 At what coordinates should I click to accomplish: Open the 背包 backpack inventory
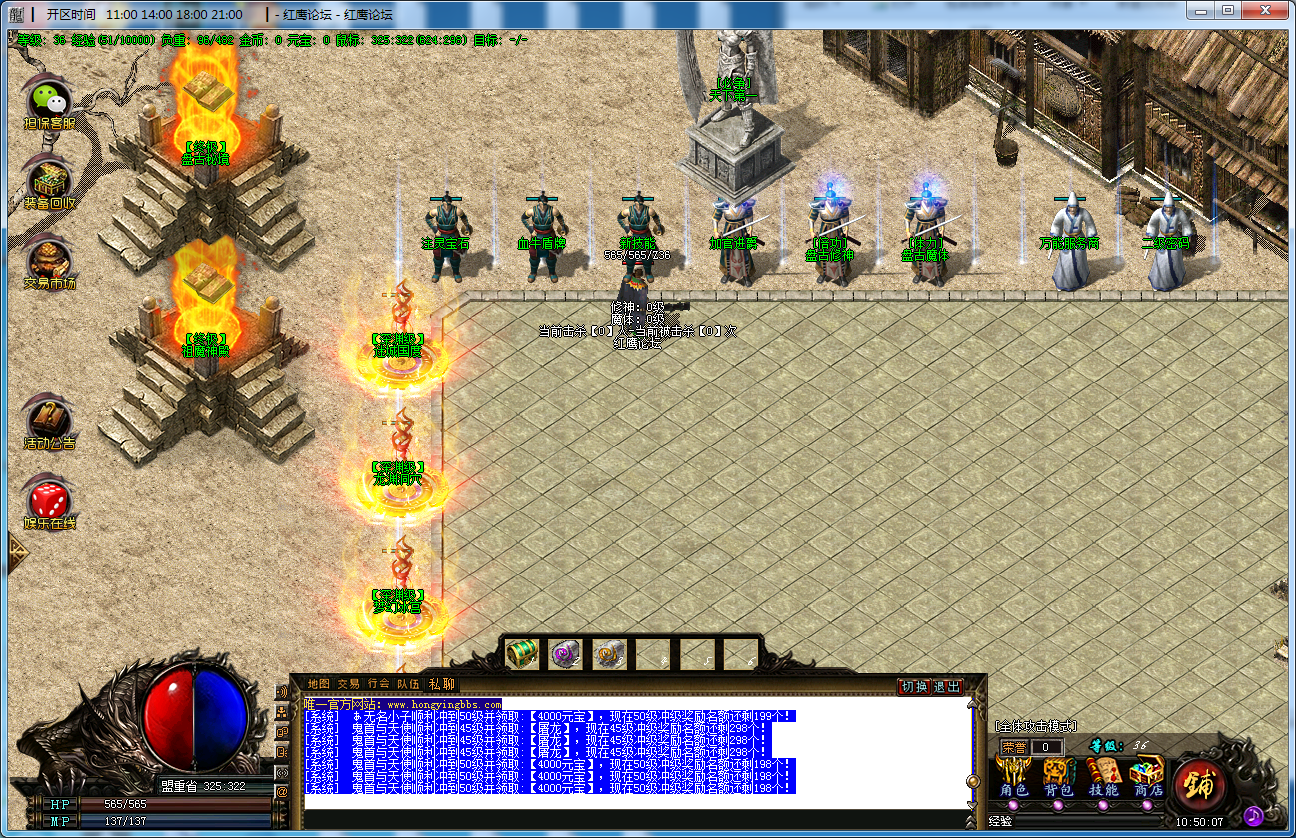(1058, 777)
